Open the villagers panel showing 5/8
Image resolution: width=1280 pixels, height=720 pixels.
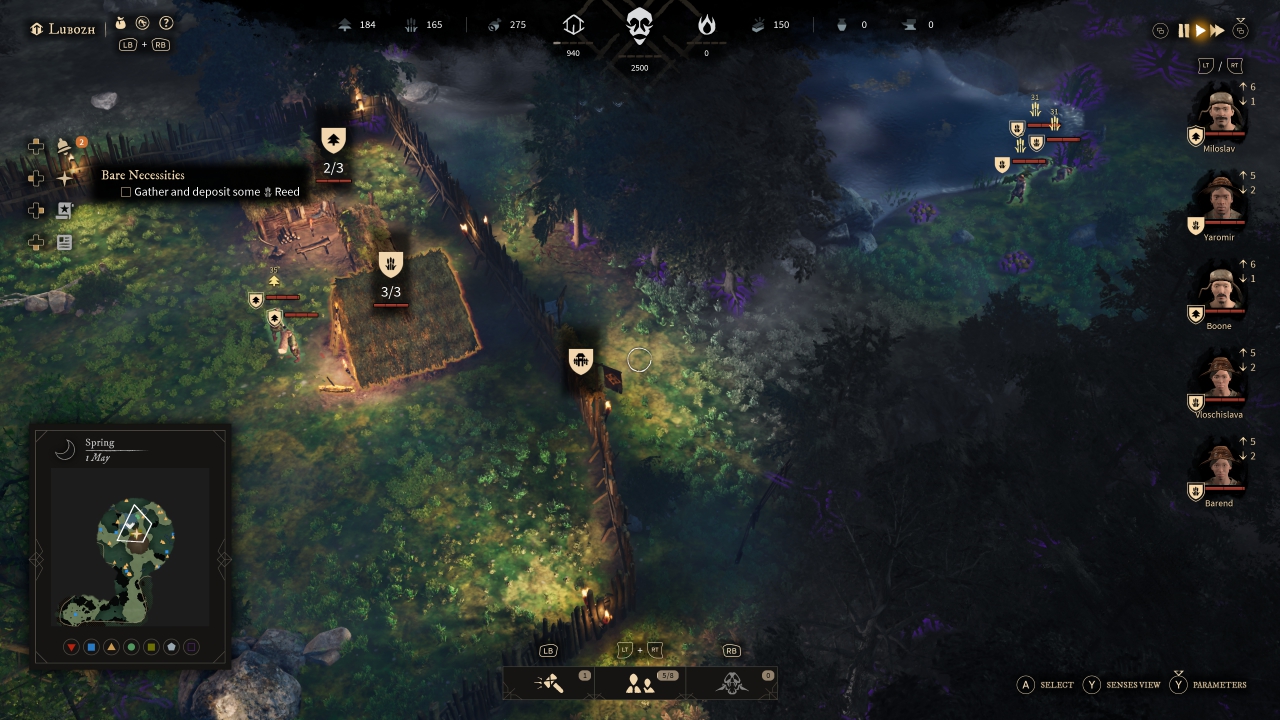(x=640, y=683)
